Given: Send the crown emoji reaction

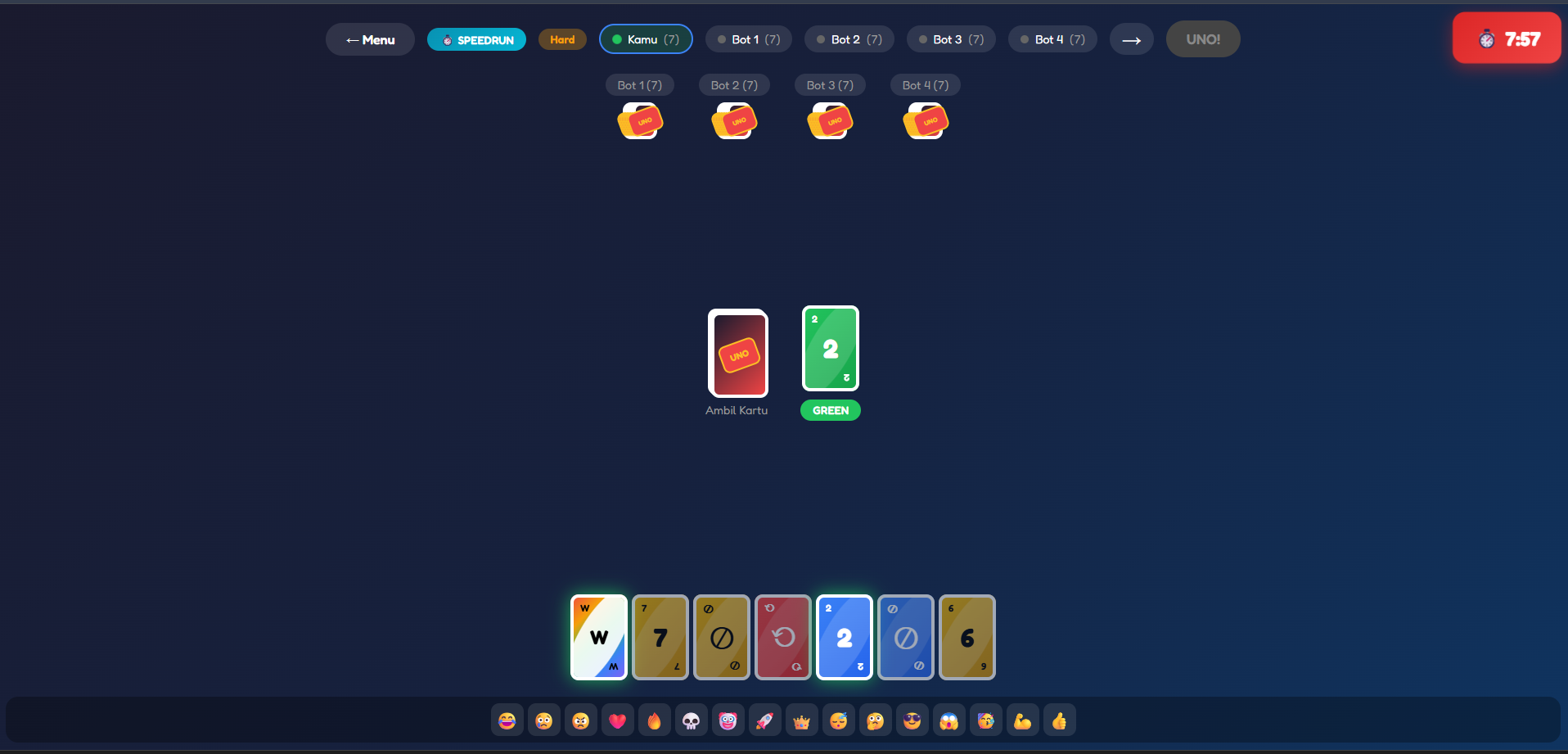Looking at the screenshot, I should tap(801, 720).
